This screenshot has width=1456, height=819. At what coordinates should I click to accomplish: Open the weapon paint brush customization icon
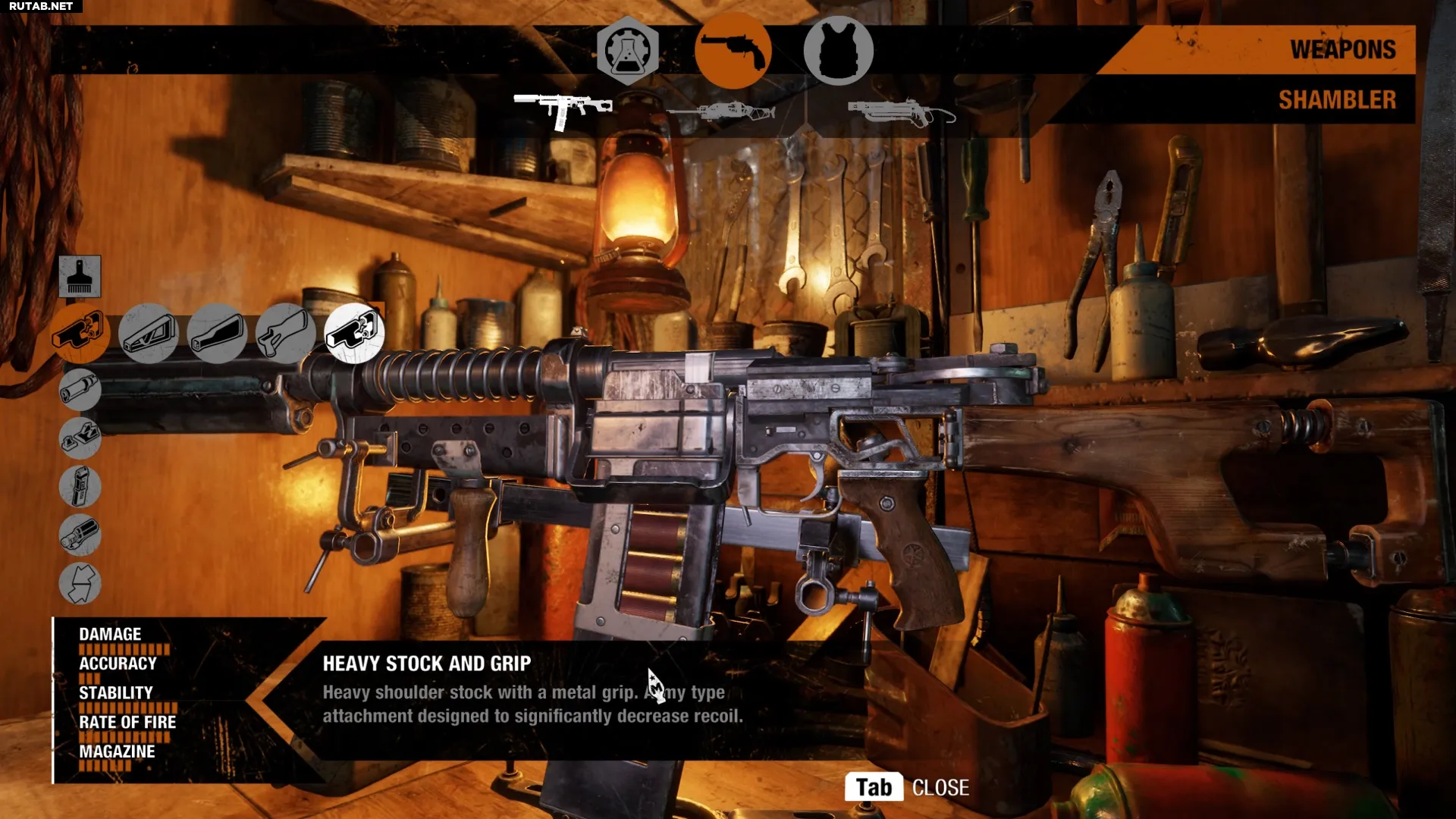(x=80, y=278)
